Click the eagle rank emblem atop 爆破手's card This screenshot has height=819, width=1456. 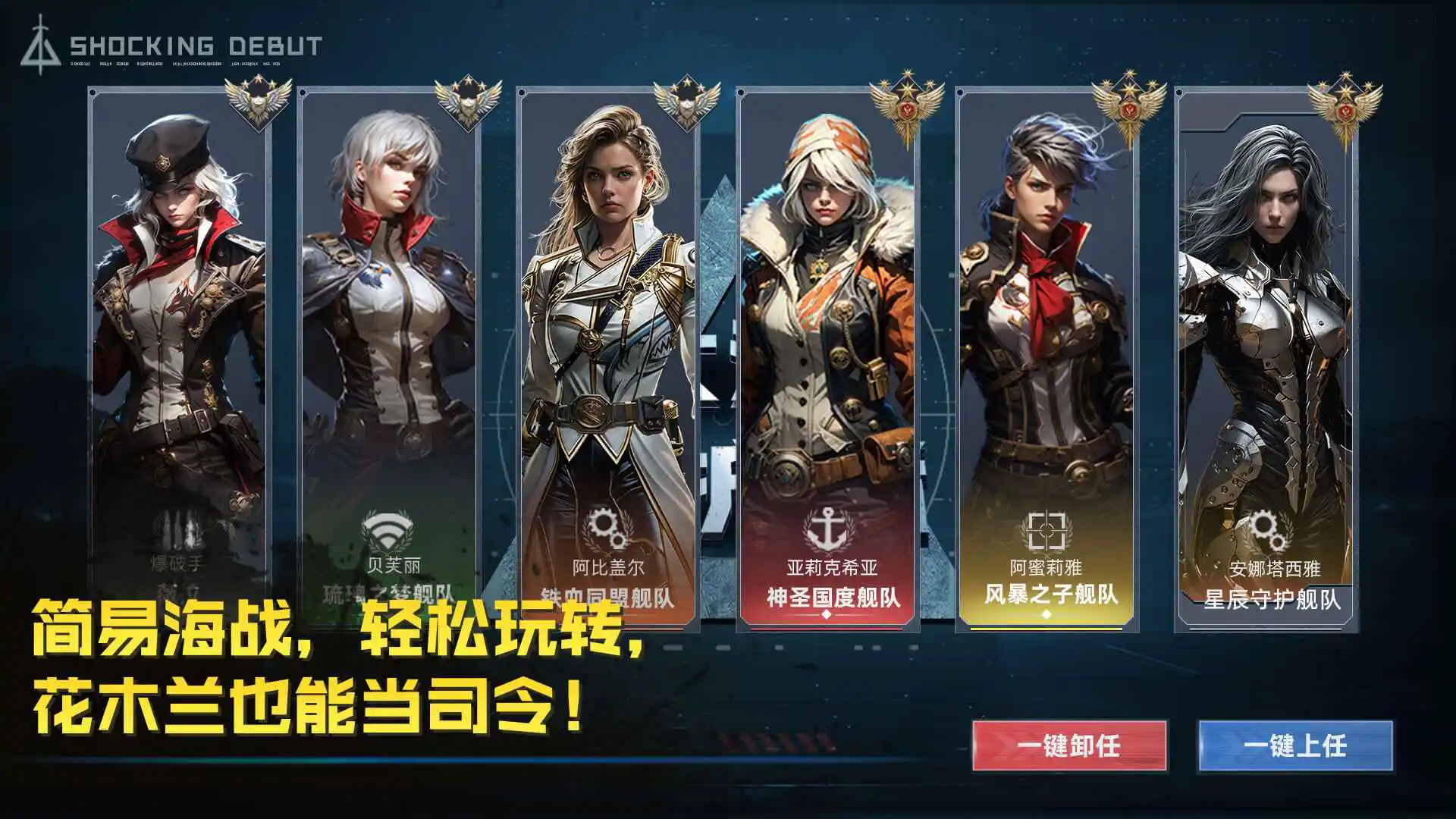click(258, 102)
